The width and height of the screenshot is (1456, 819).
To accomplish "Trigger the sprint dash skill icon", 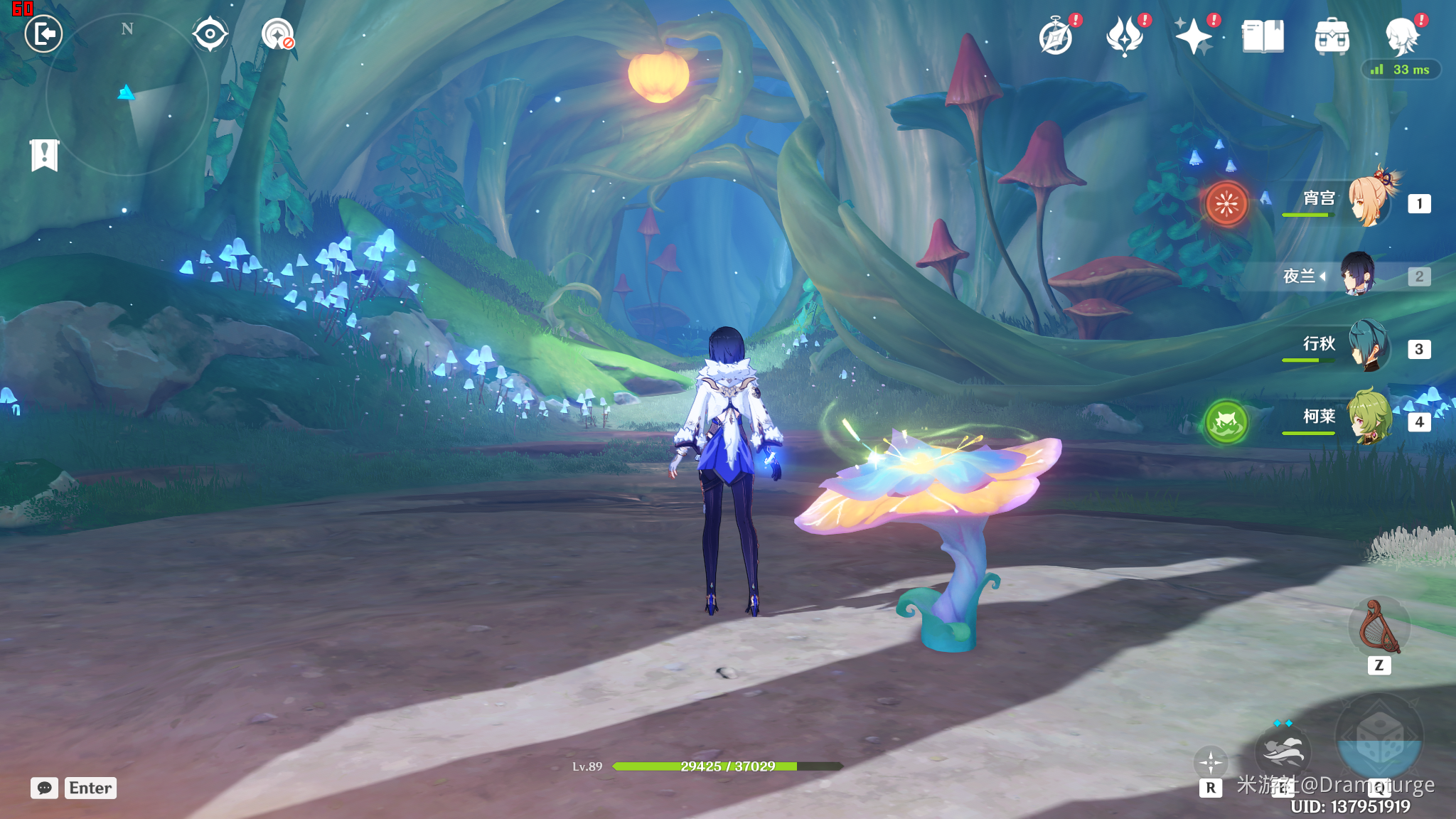I will pyautogui.click(x=1283, y=751).
